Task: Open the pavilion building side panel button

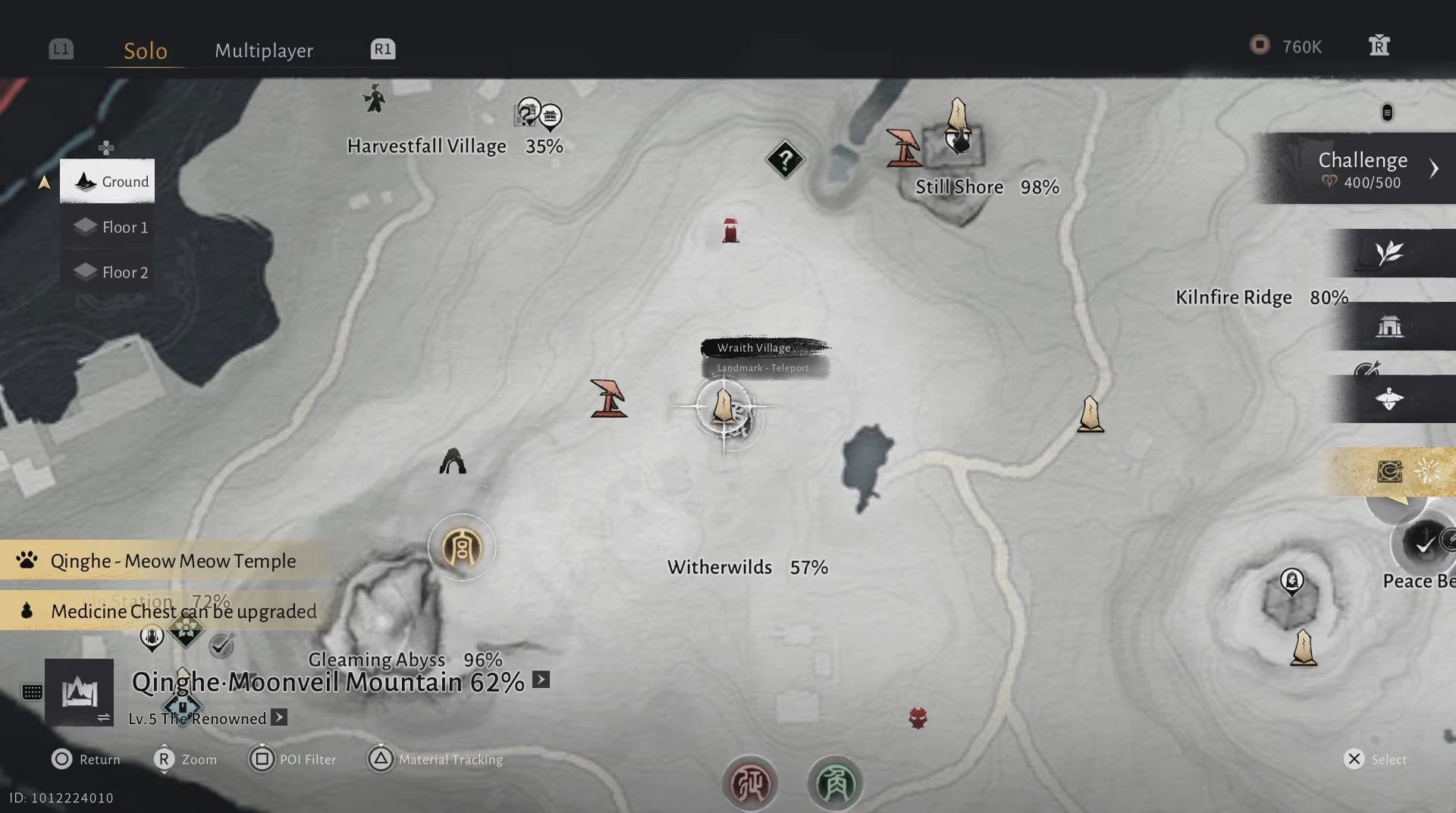Action: 1389,327
